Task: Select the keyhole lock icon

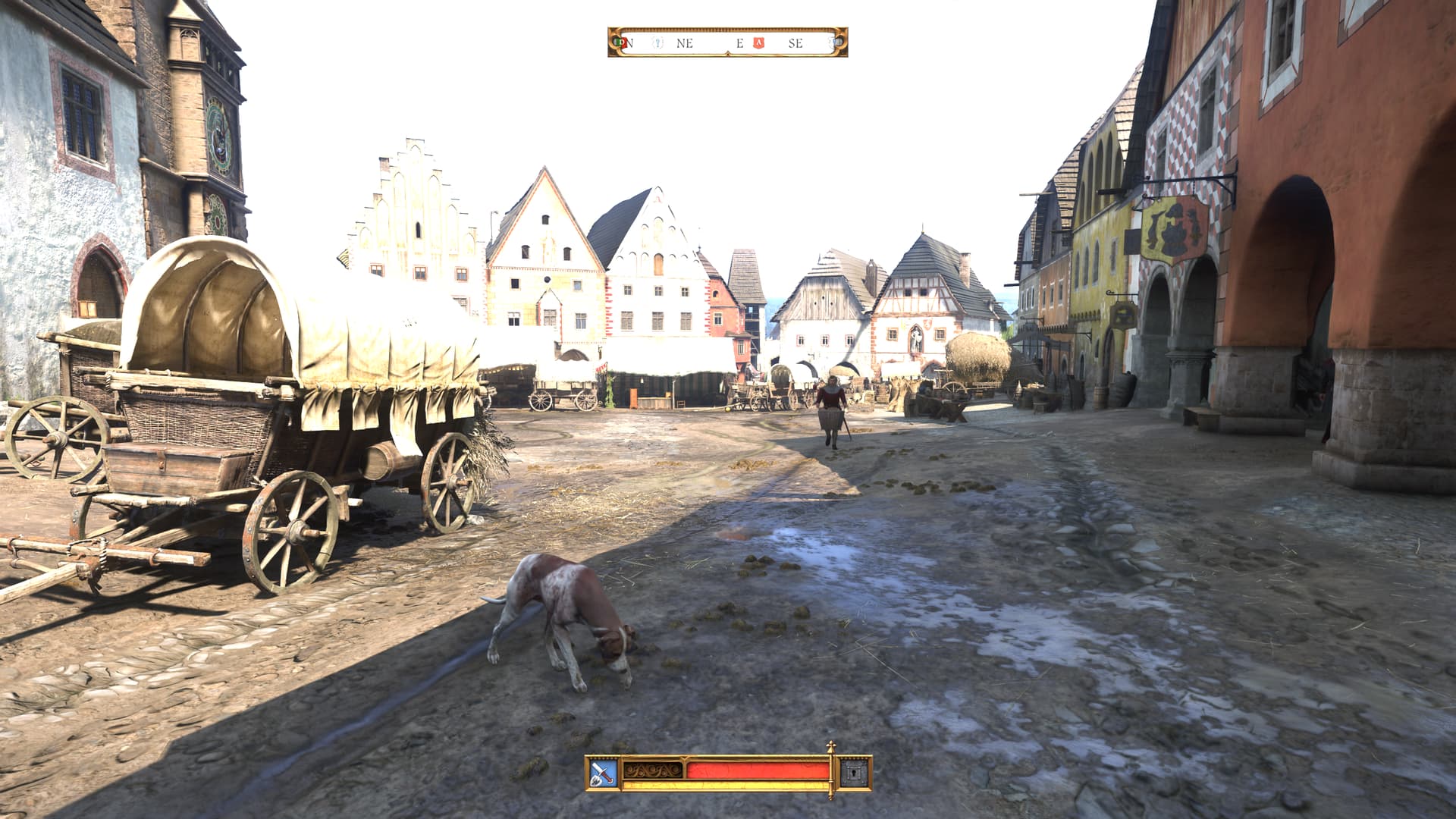Action: pyautogui.click(x=854, y=773)
